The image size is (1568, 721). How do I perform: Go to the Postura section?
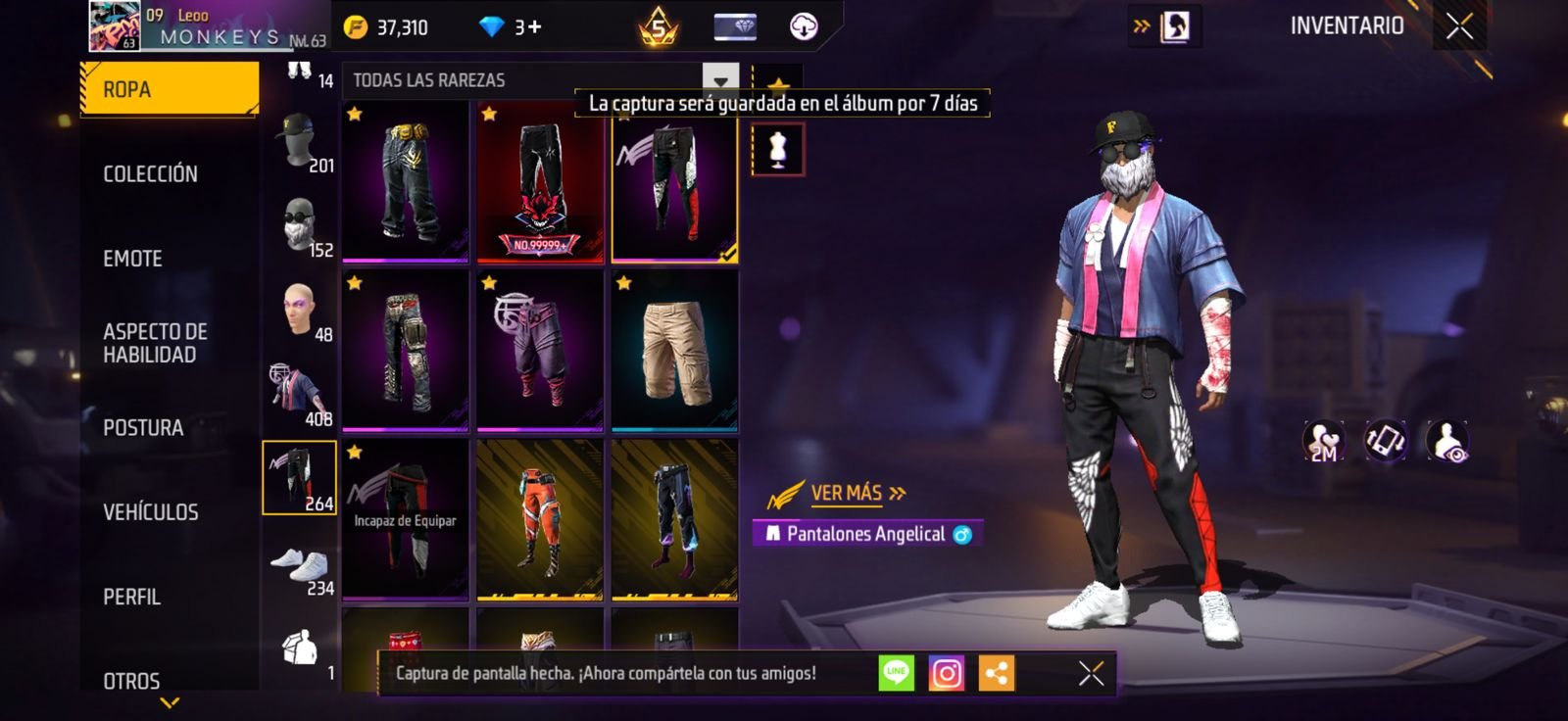coord(143,428)
